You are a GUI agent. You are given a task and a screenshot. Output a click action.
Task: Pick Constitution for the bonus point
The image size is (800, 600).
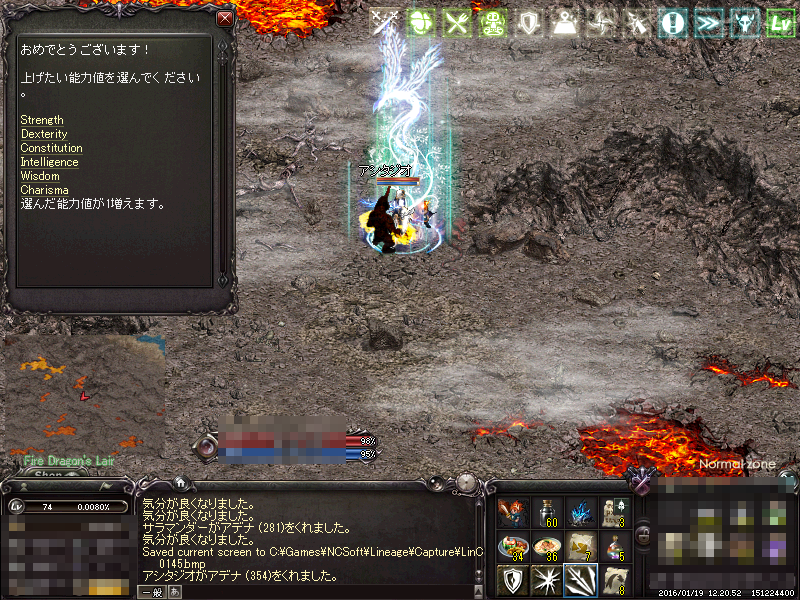coord(51,148)
